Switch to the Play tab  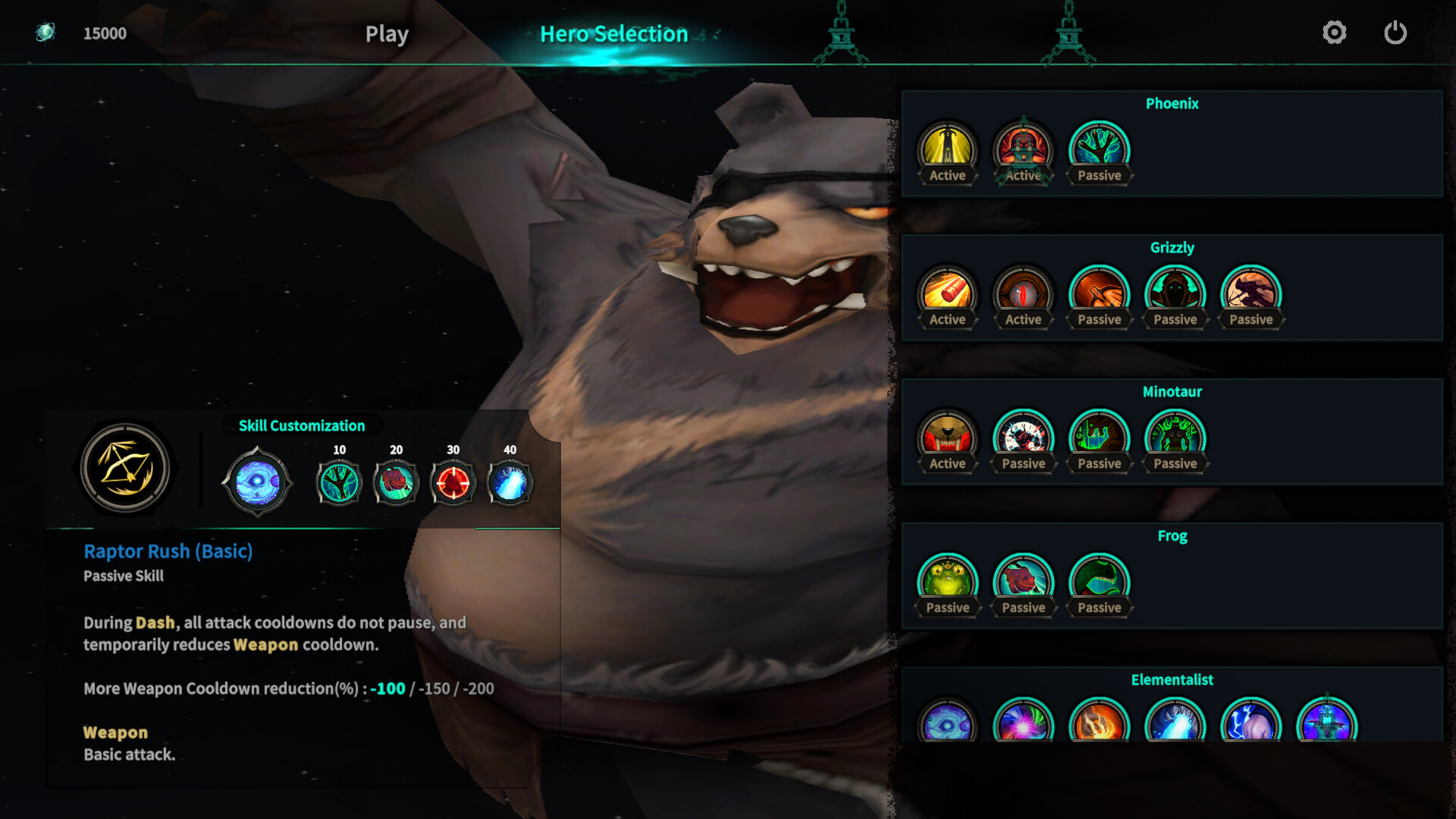(386, 33)
